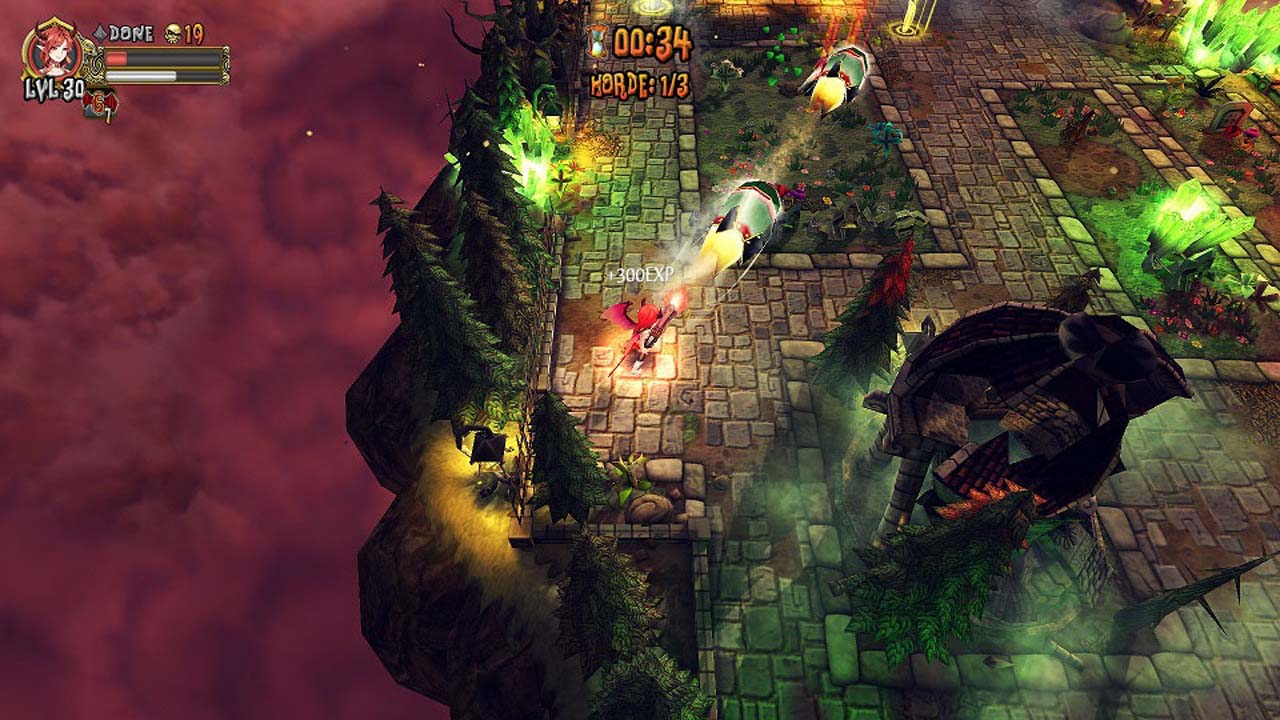Select the skull kill-counter icon
The height and width of the screenshot is (720, 1280).
click(x=172, y=33)
